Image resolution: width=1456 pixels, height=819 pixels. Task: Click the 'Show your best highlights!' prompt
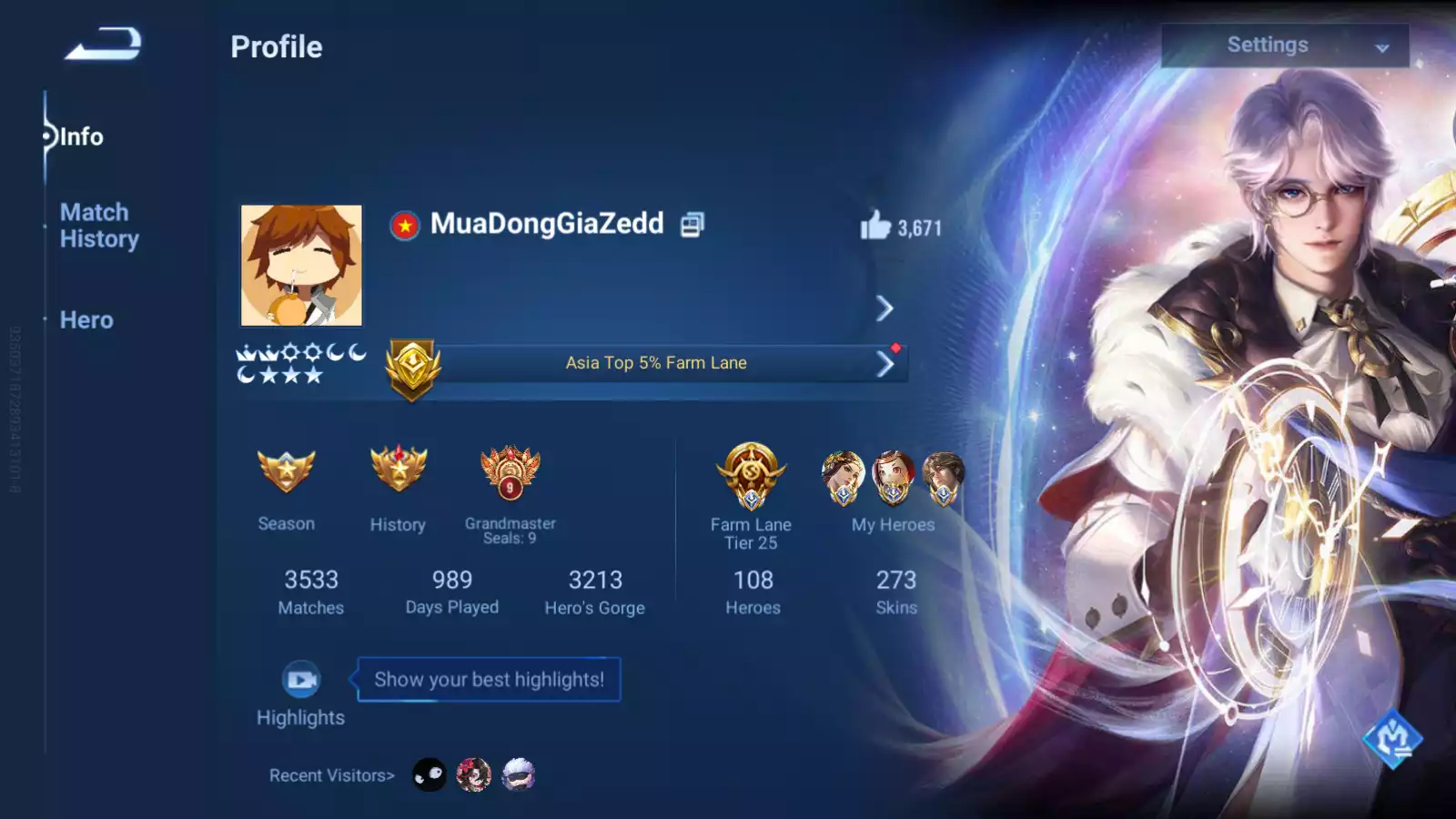(489, 680)
